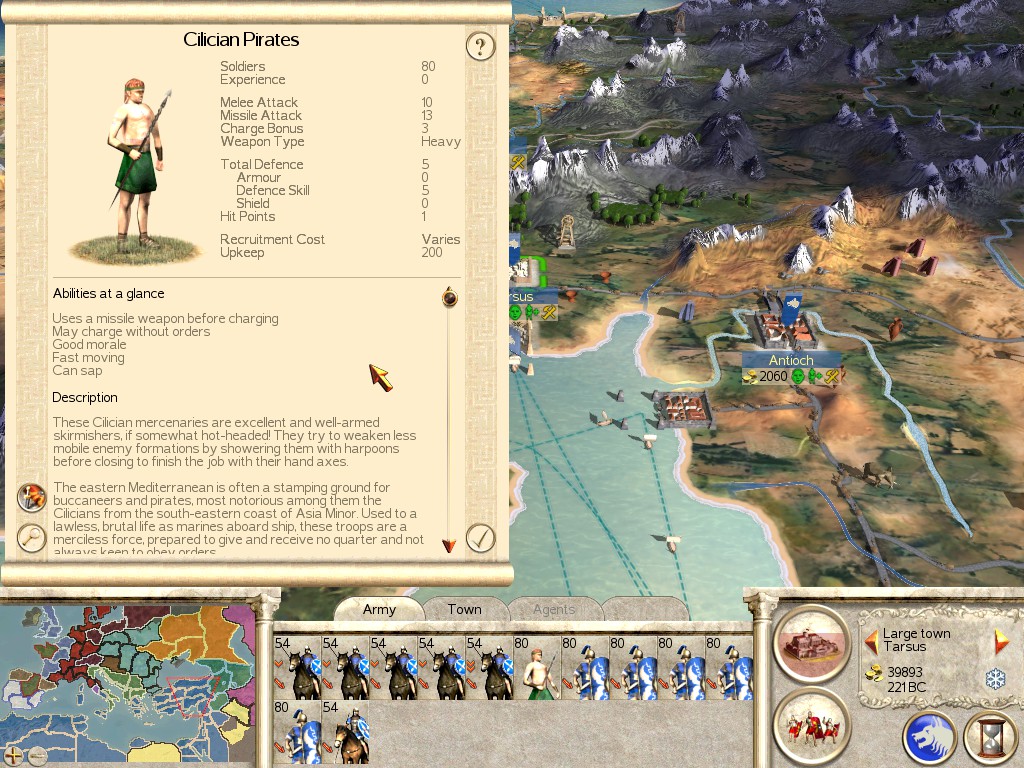Click the magnifying glass locate button
Image resolution: width=1024 pixels, height=768 pixels.
tap(32, 538)
